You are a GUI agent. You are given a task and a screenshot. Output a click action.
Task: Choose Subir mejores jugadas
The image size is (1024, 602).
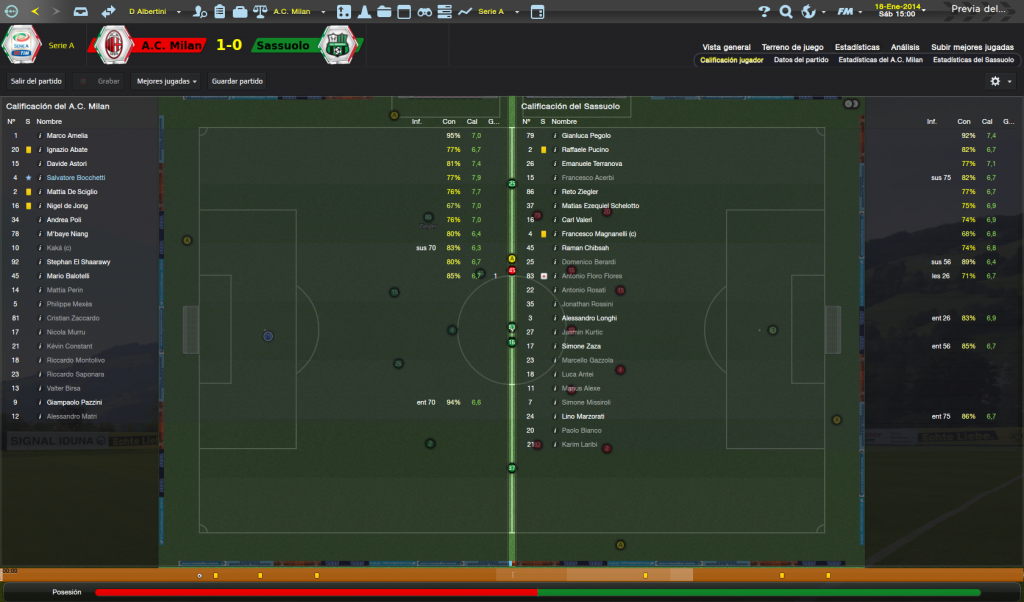[972, 47]
